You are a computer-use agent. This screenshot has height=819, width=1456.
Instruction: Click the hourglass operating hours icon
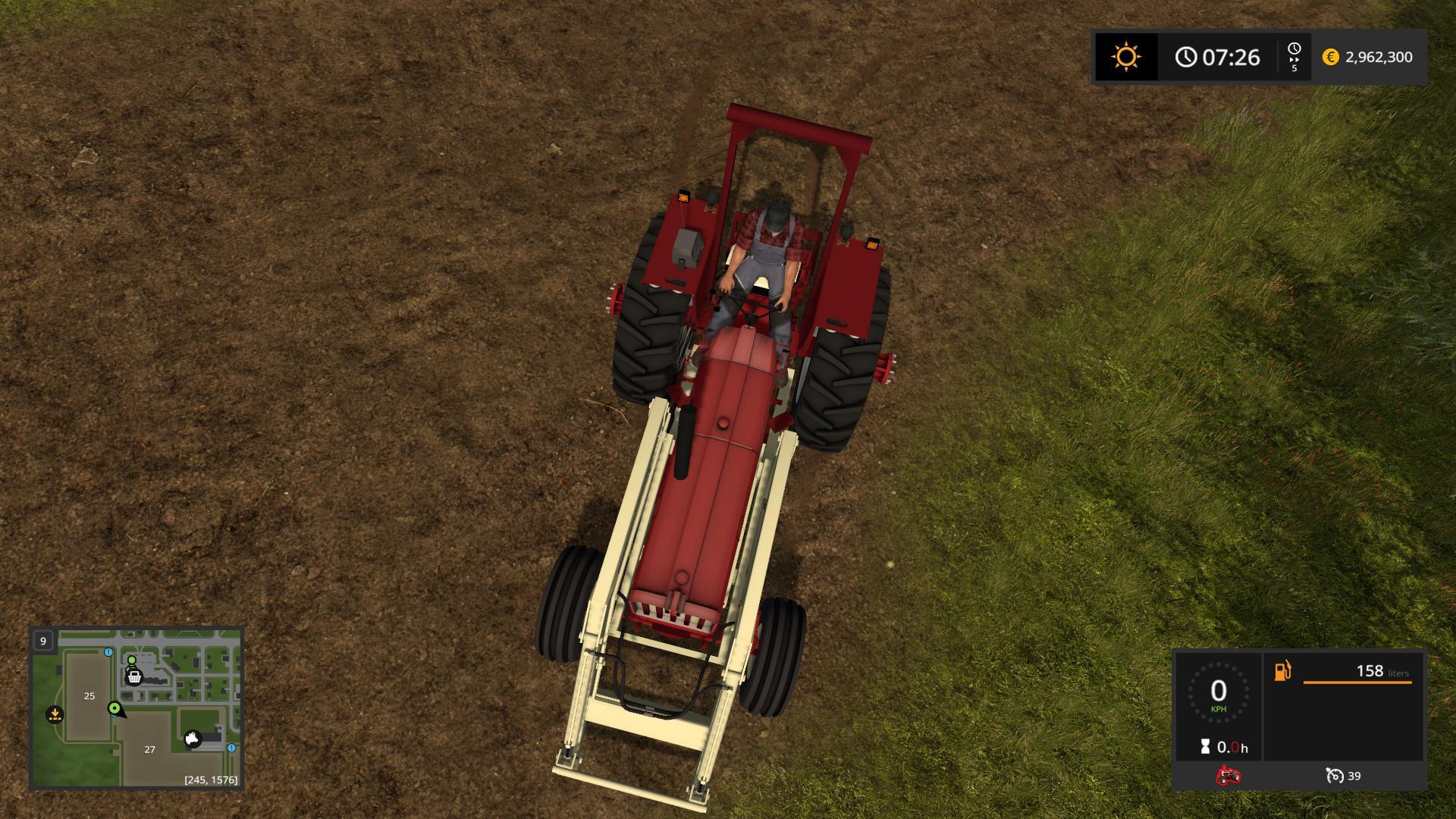click(1206, 746)
